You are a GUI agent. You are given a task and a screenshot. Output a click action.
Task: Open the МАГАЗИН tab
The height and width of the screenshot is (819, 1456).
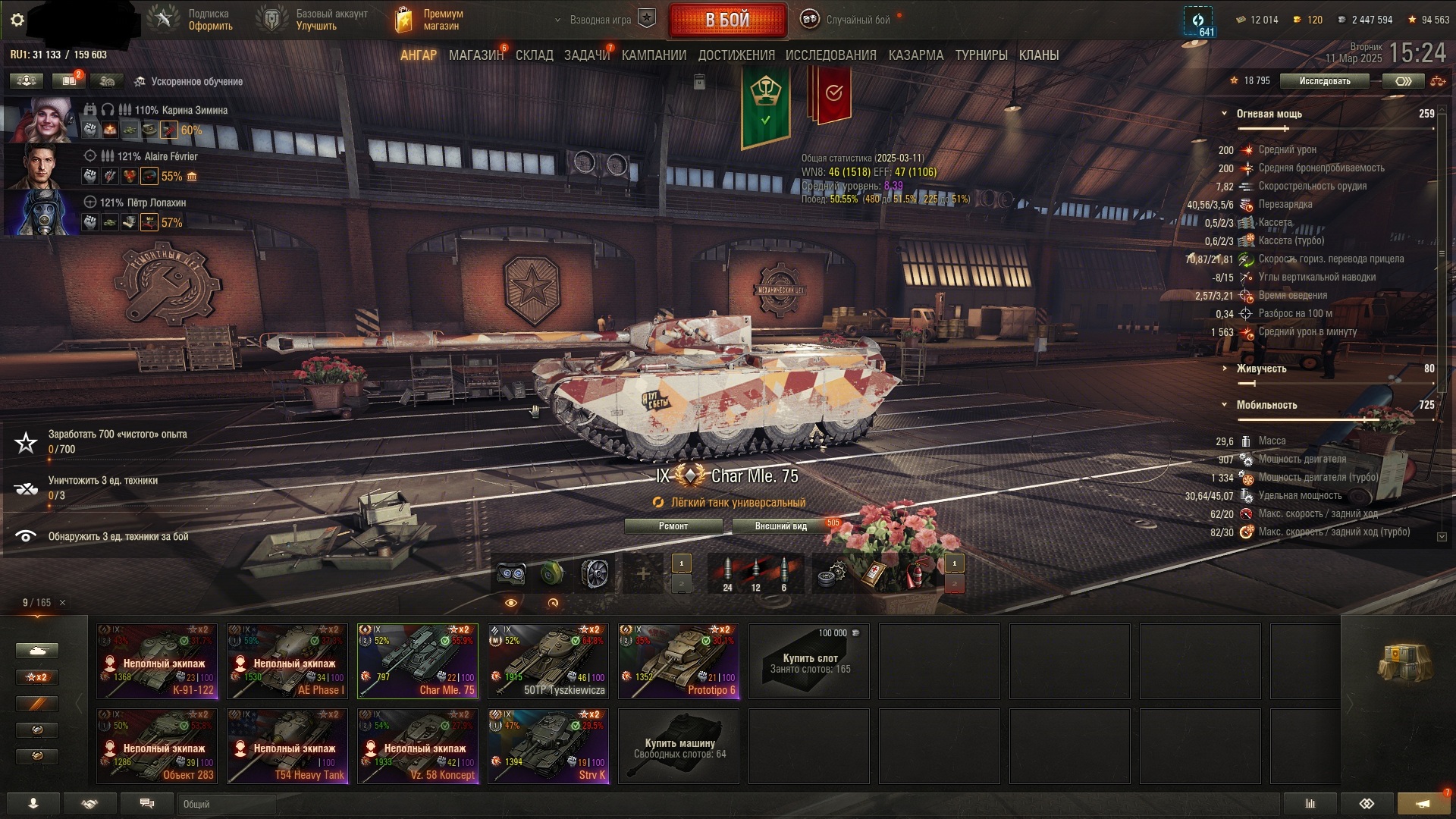click(475, 55)
